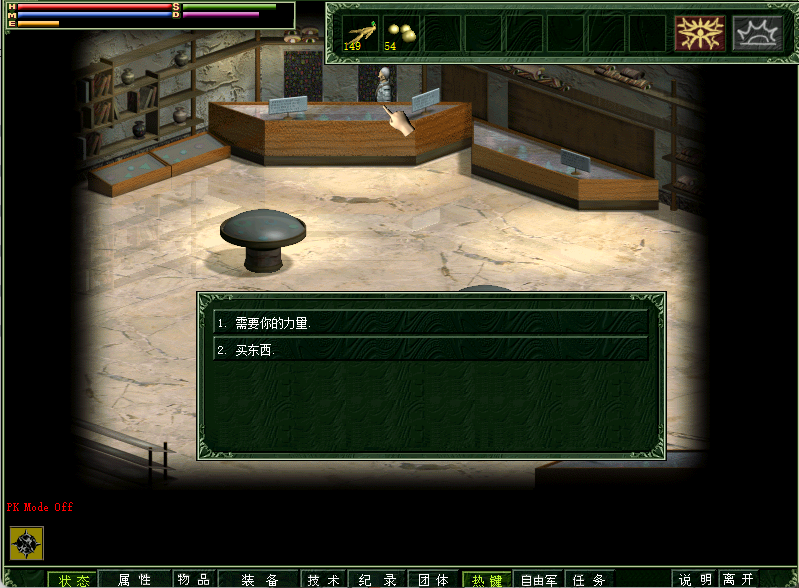Image resolution: width=799 pixels, height=588 pixels.
Task: Show the 物品 inventory
Action: click(194, 580)
